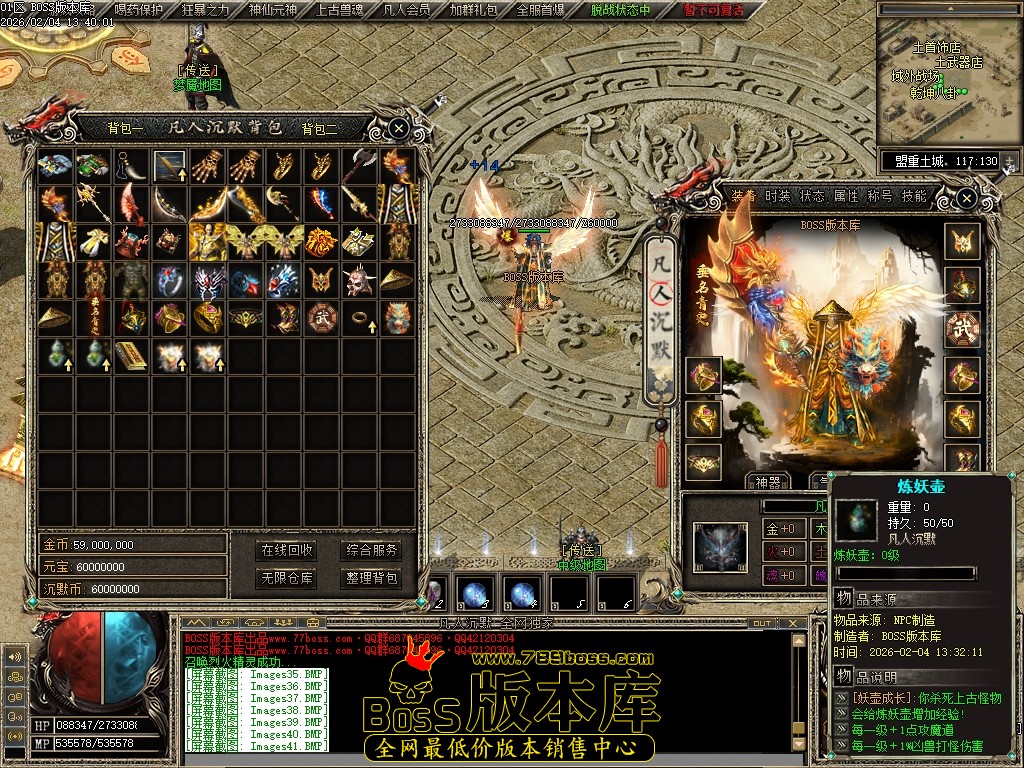Close the backpack inventory window
The image size is (1024, 768).
click(398, 128)
